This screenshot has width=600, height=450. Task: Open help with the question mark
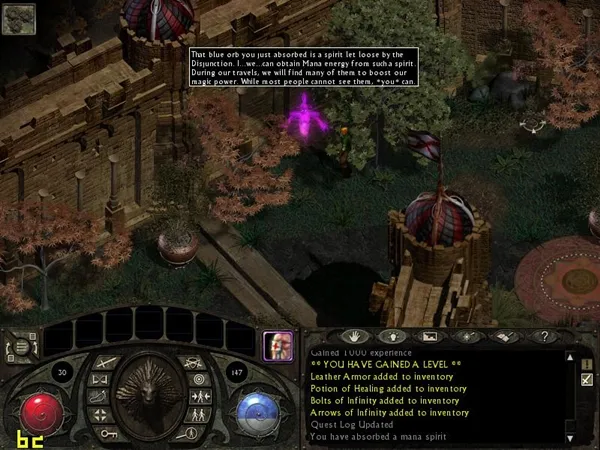[543, 336]
